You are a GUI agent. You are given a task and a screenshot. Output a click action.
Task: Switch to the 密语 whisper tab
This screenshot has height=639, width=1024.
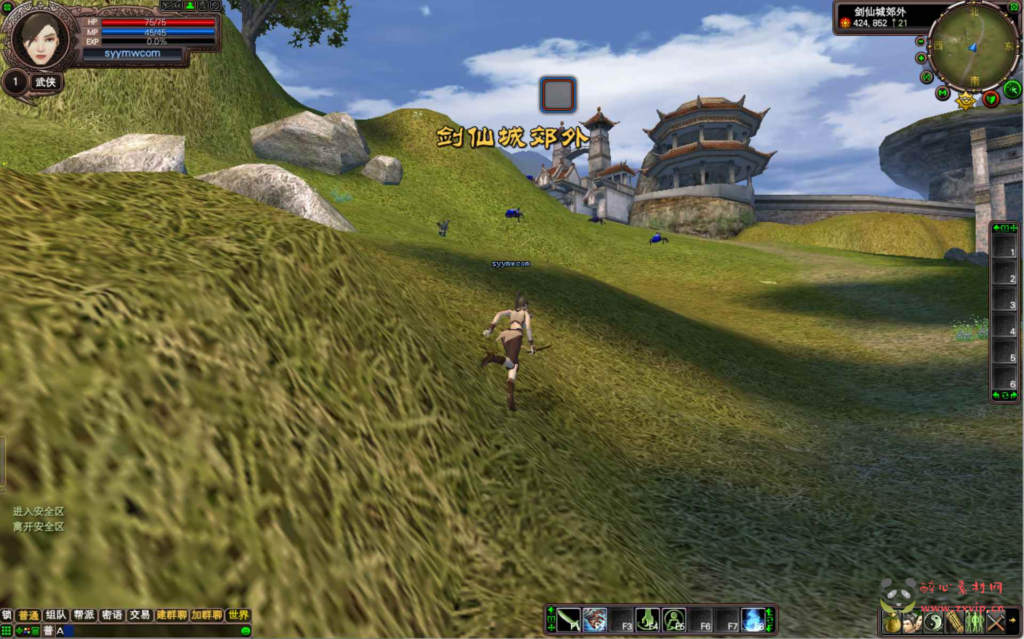(x=112, y=615)
